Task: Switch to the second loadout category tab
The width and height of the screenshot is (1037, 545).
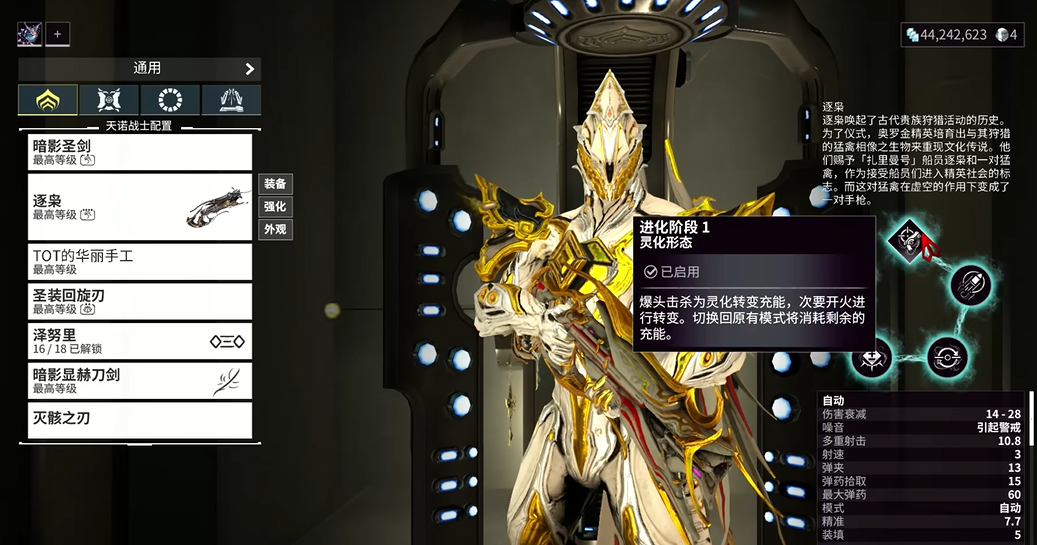Action: (x=109, y=100)
